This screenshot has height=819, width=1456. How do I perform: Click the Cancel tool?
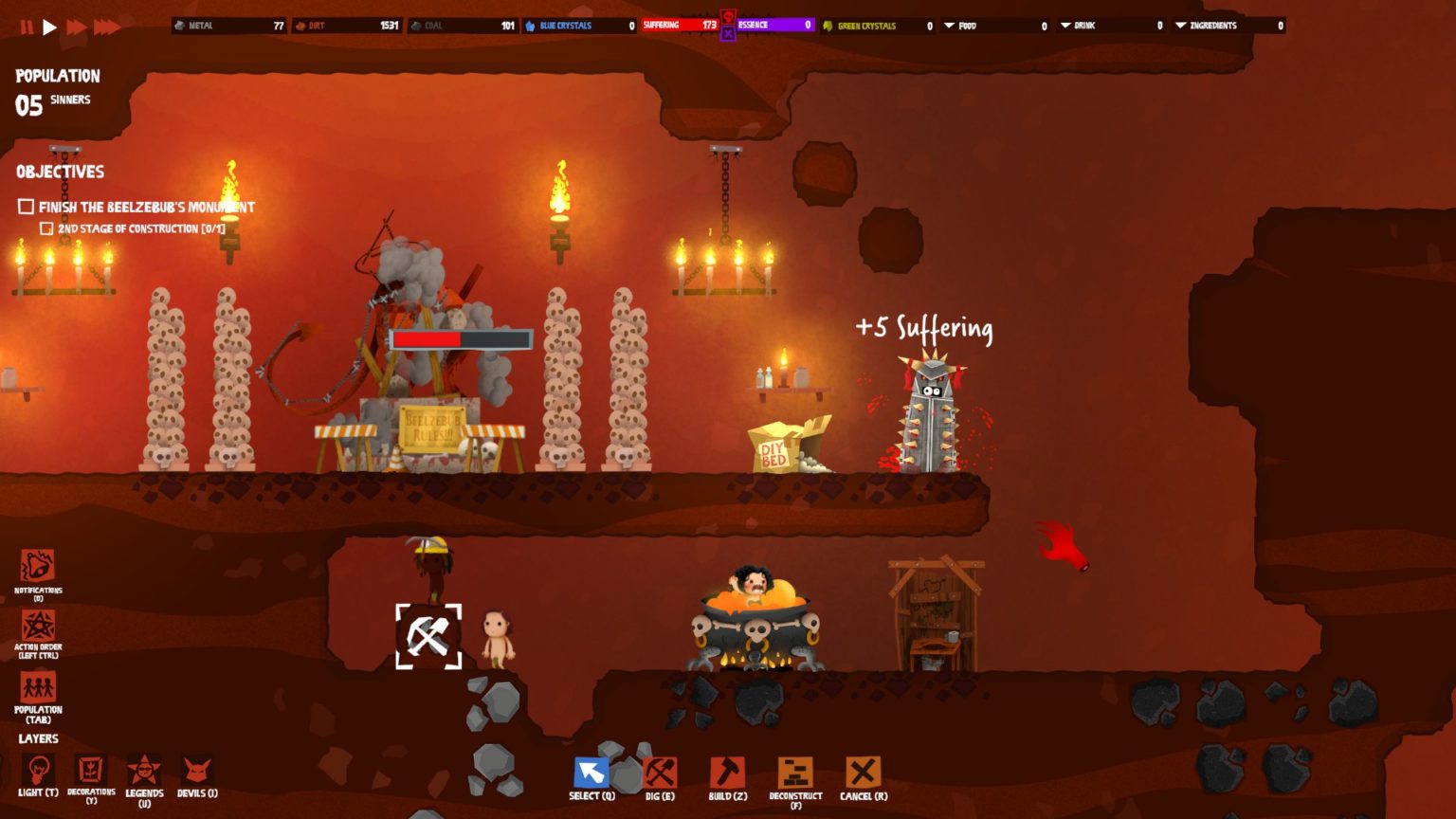[863, 773]
